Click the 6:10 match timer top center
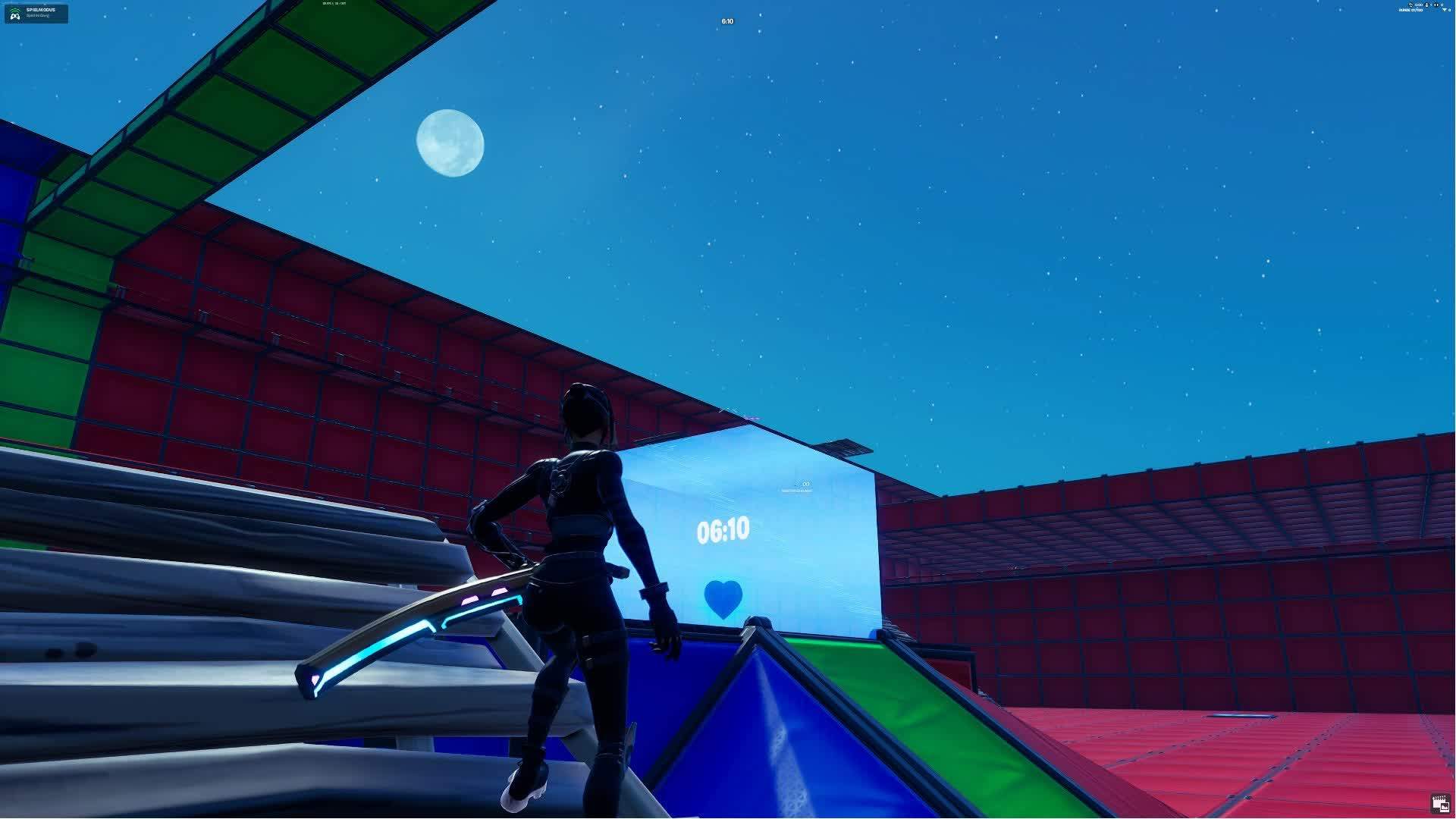 coord(728,21)
